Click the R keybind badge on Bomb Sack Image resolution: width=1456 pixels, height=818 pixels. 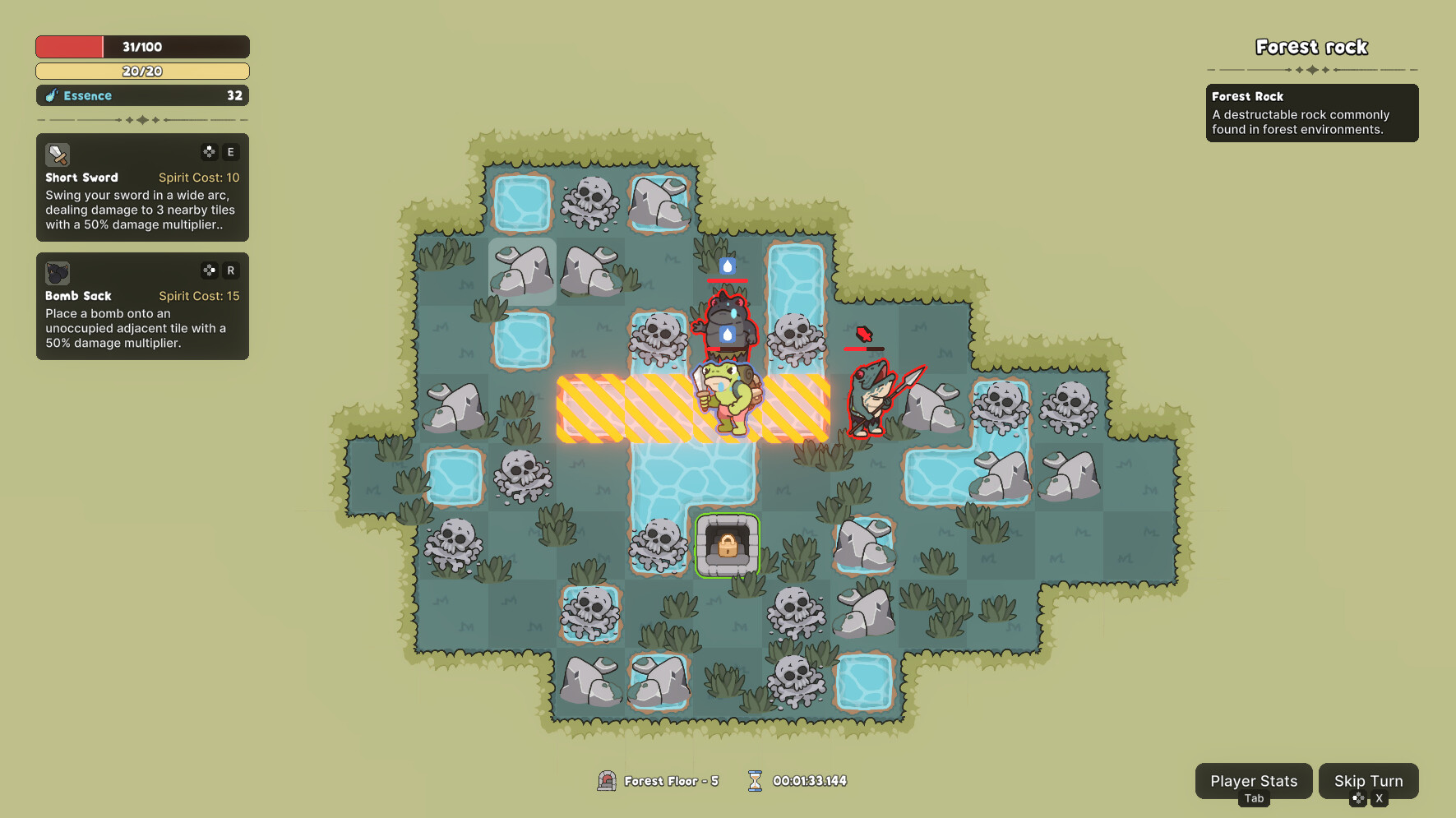[231, 270]
